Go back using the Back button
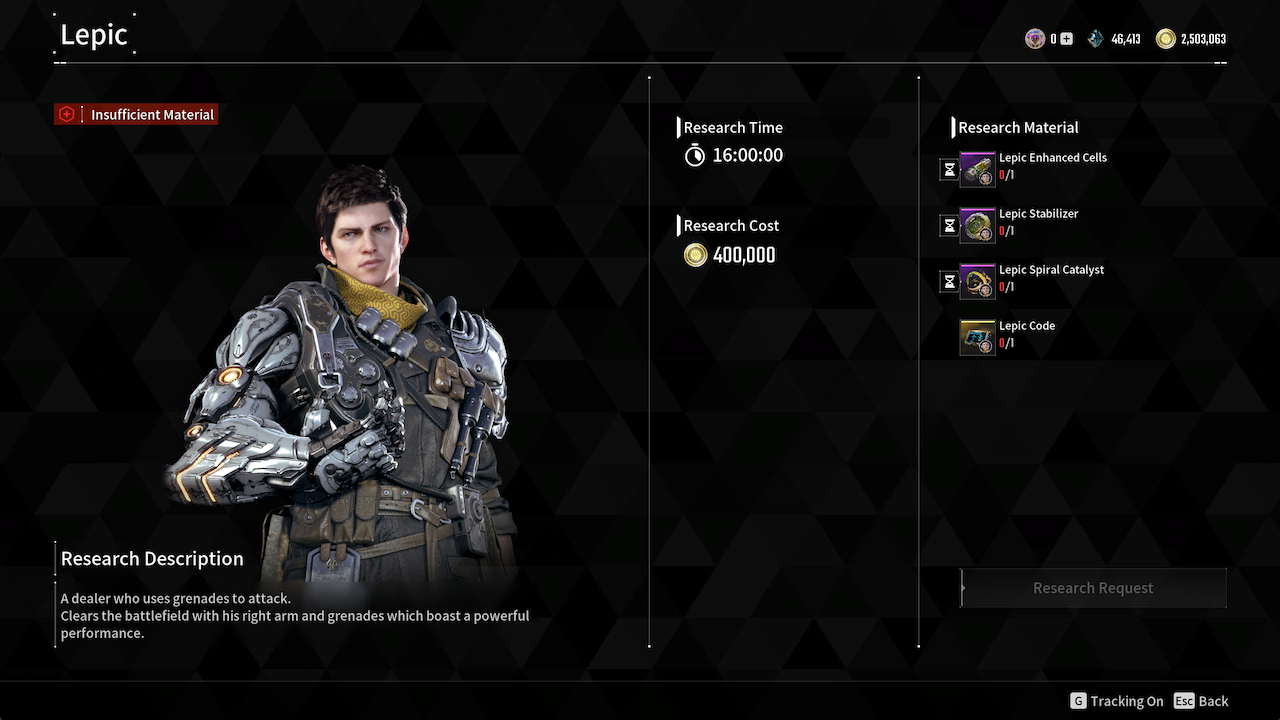This screenshot has height=720, width=1280. point(1201,701)
